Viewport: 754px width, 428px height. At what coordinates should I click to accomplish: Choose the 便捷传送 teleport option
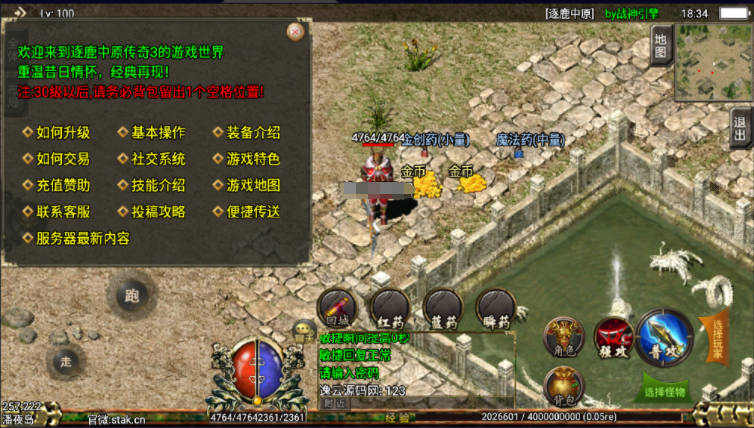253,212
